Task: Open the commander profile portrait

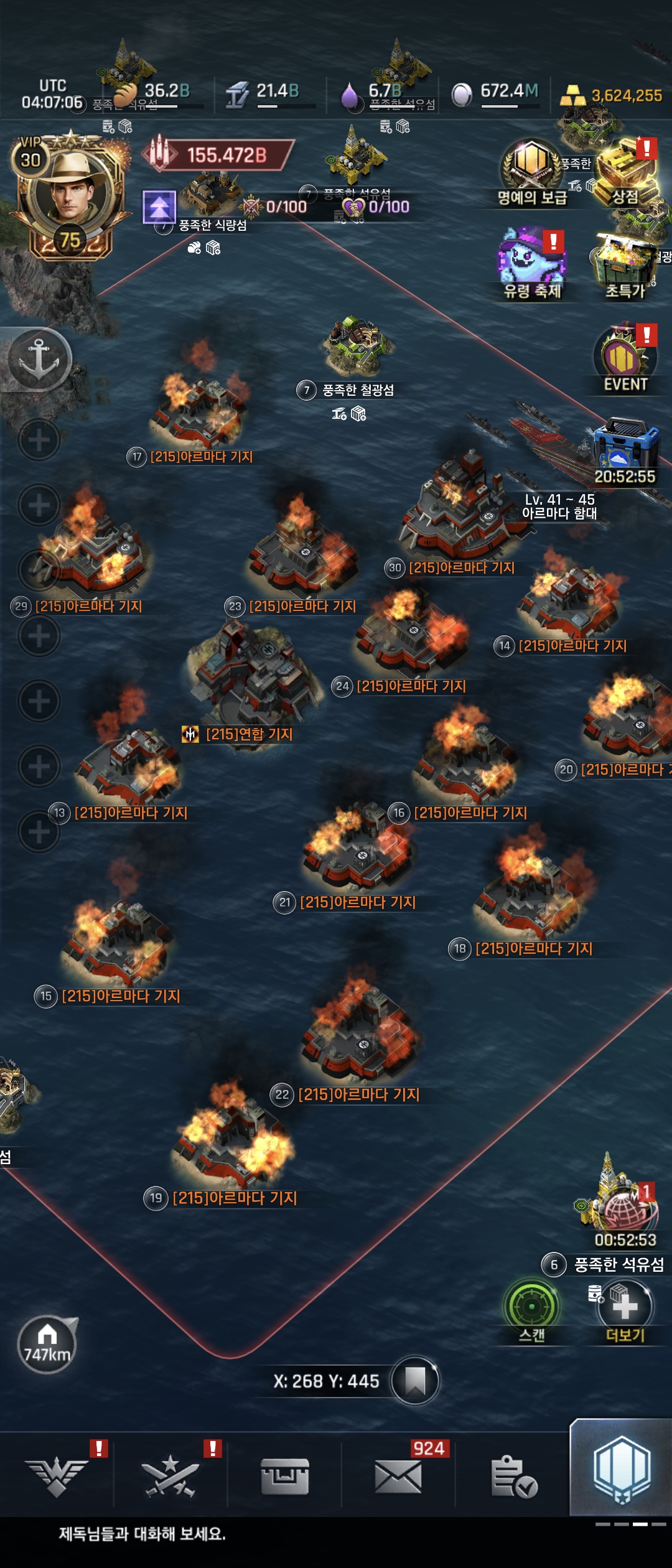Action: point(70,194)
